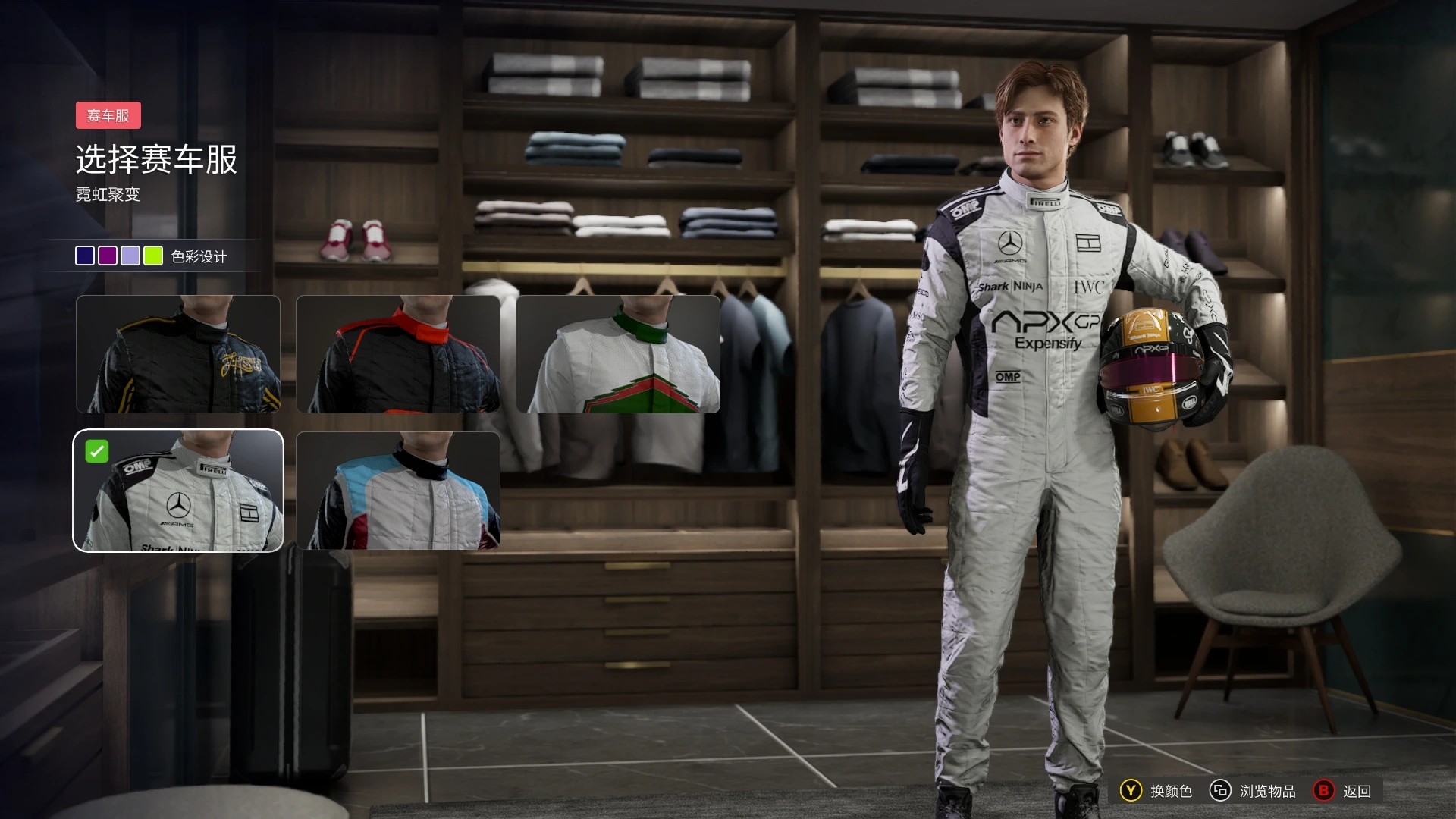
Task: Choose the black suit with red collar
Action: point(398,354)
